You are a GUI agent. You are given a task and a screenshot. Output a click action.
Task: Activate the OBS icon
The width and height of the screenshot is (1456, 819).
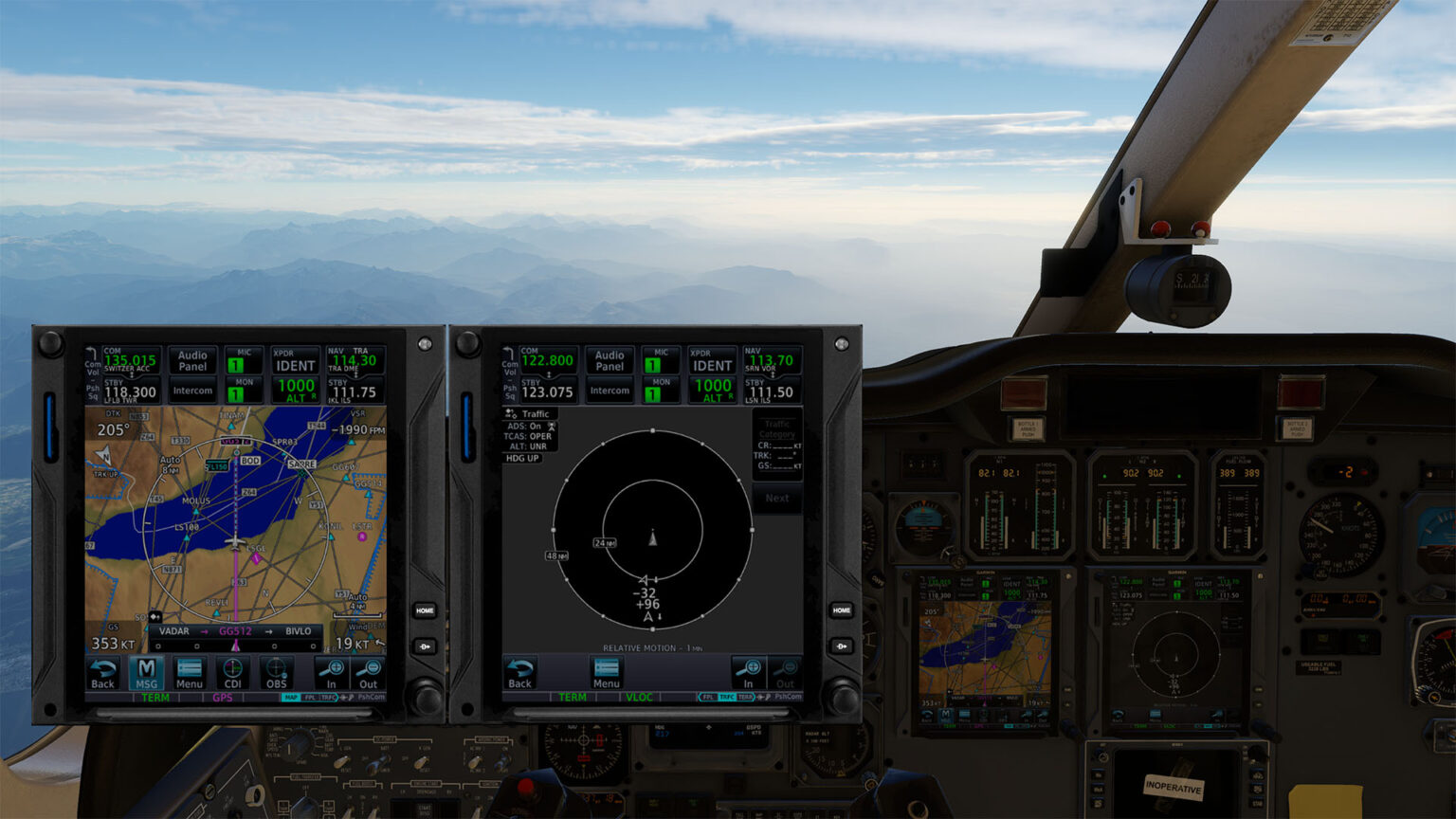[275, 673]
